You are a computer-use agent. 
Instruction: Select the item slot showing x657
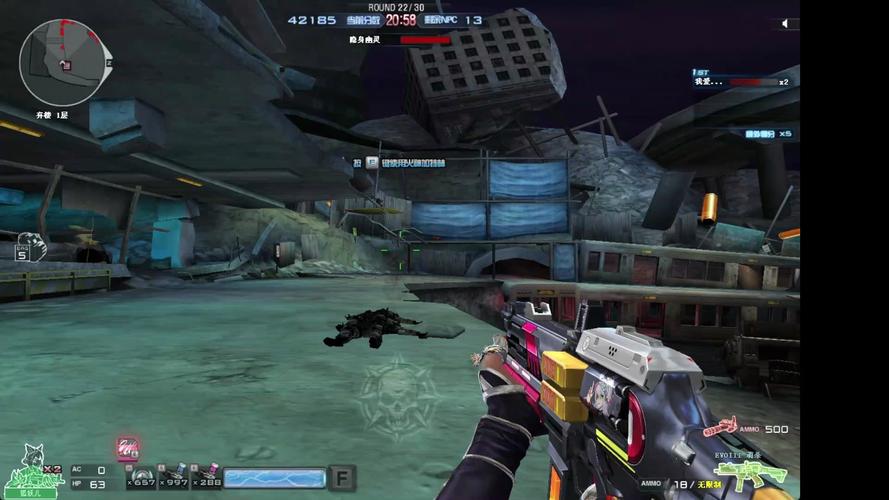coord(142,476)
